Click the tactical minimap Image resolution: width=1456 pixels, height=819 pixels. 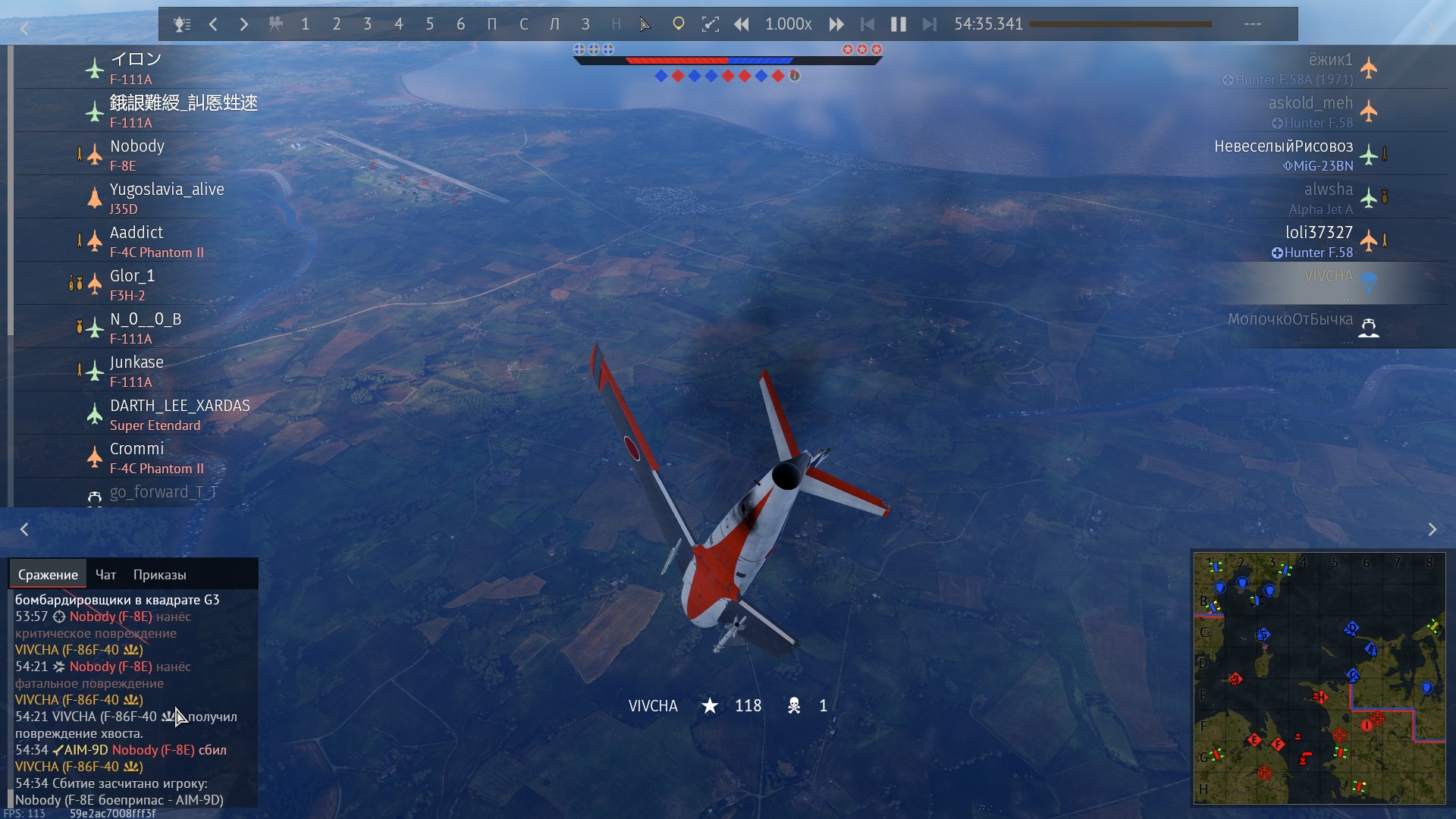[1319, 678]
